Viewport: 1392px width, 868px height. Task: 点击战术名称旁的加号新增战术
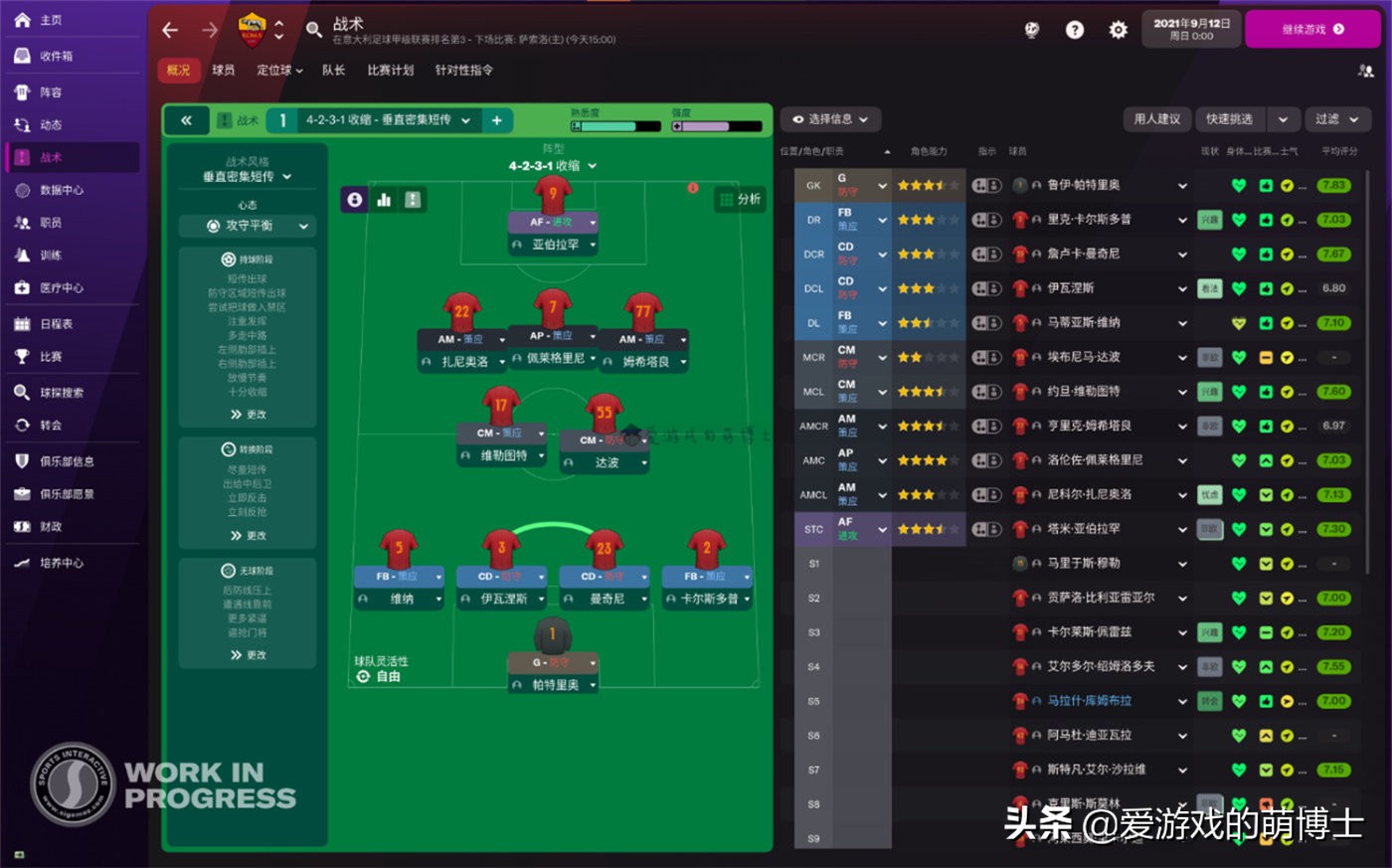point(497,119)
